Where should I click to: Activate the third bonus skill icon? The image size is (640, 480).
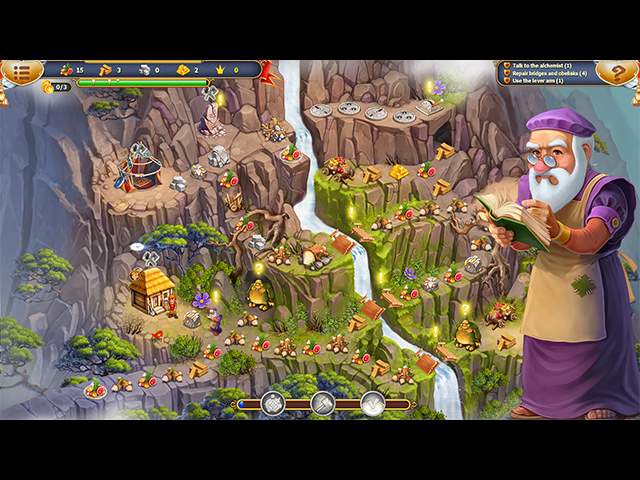click(372, 403)
